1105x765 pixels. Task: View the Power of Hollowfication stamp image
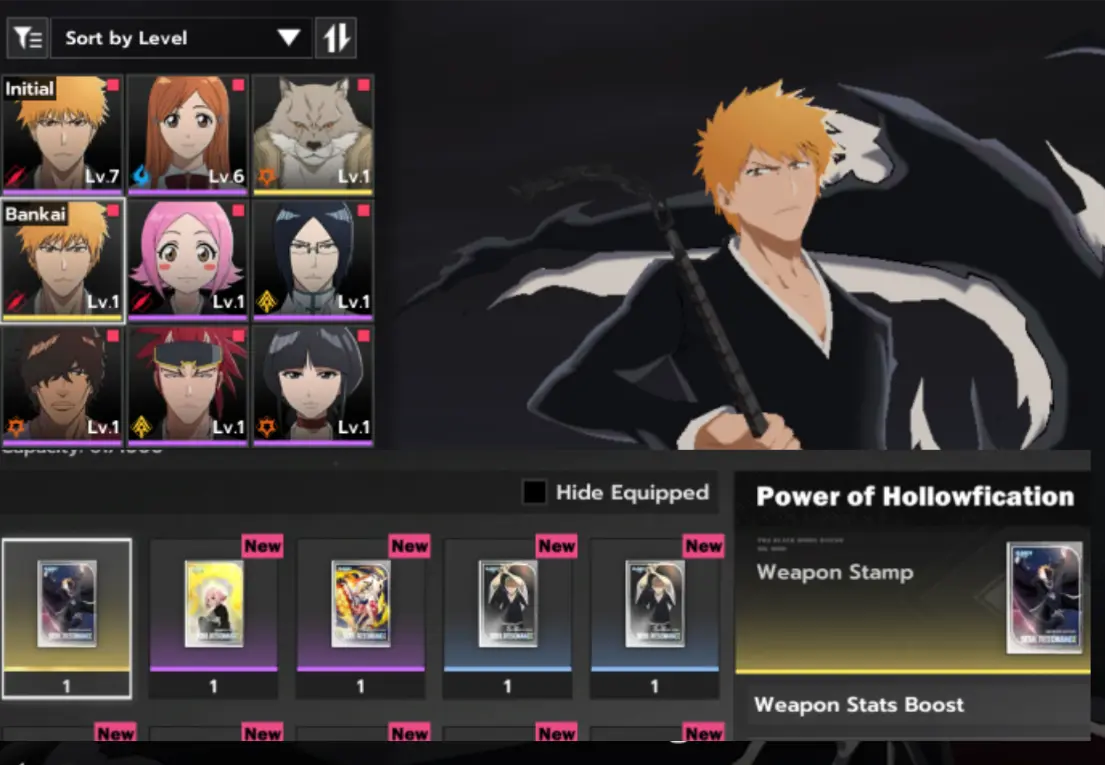point(1045,598)
